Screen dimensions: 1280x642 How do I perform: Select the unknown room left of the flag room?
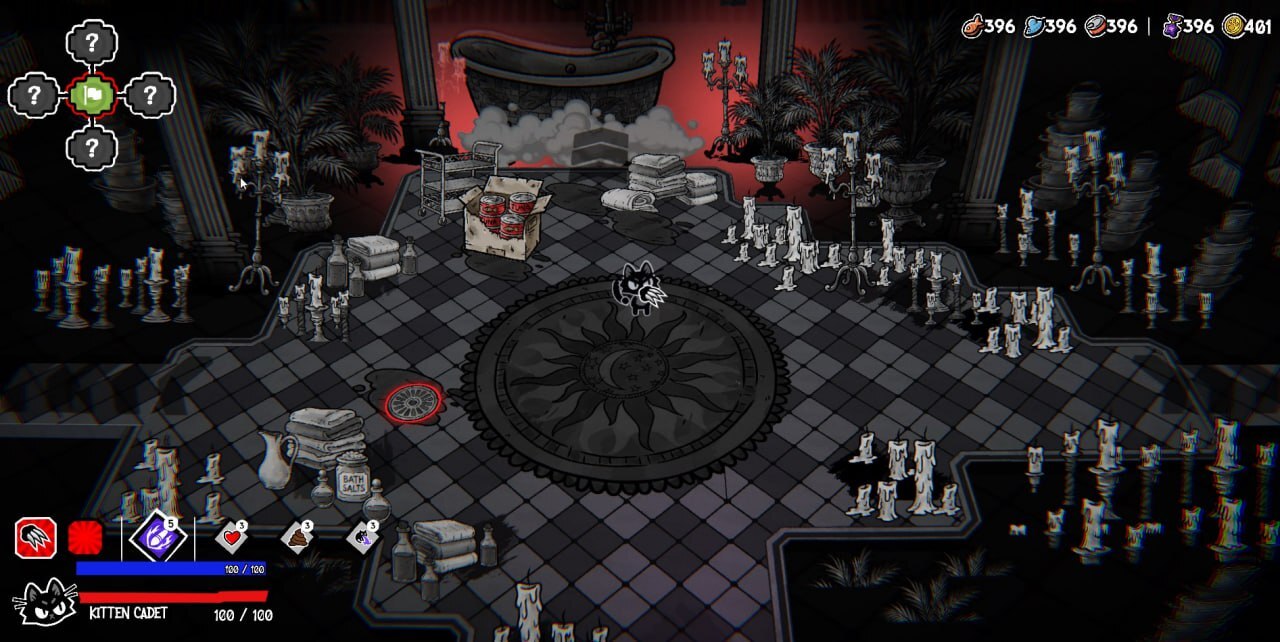(x=35, y=96)
